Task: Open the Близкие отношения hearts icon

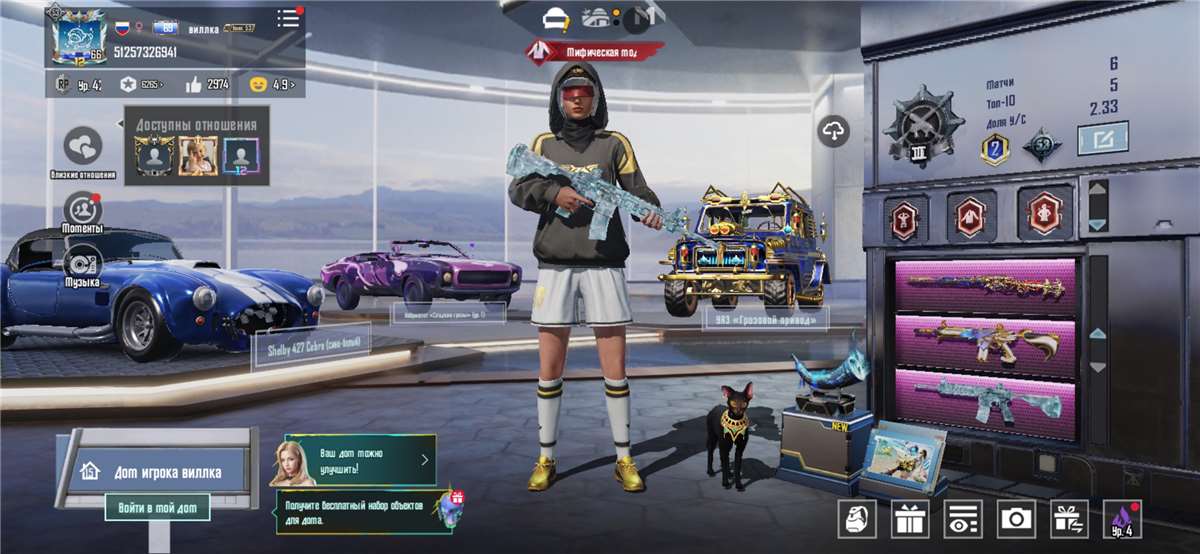Action: pos(83,147)
